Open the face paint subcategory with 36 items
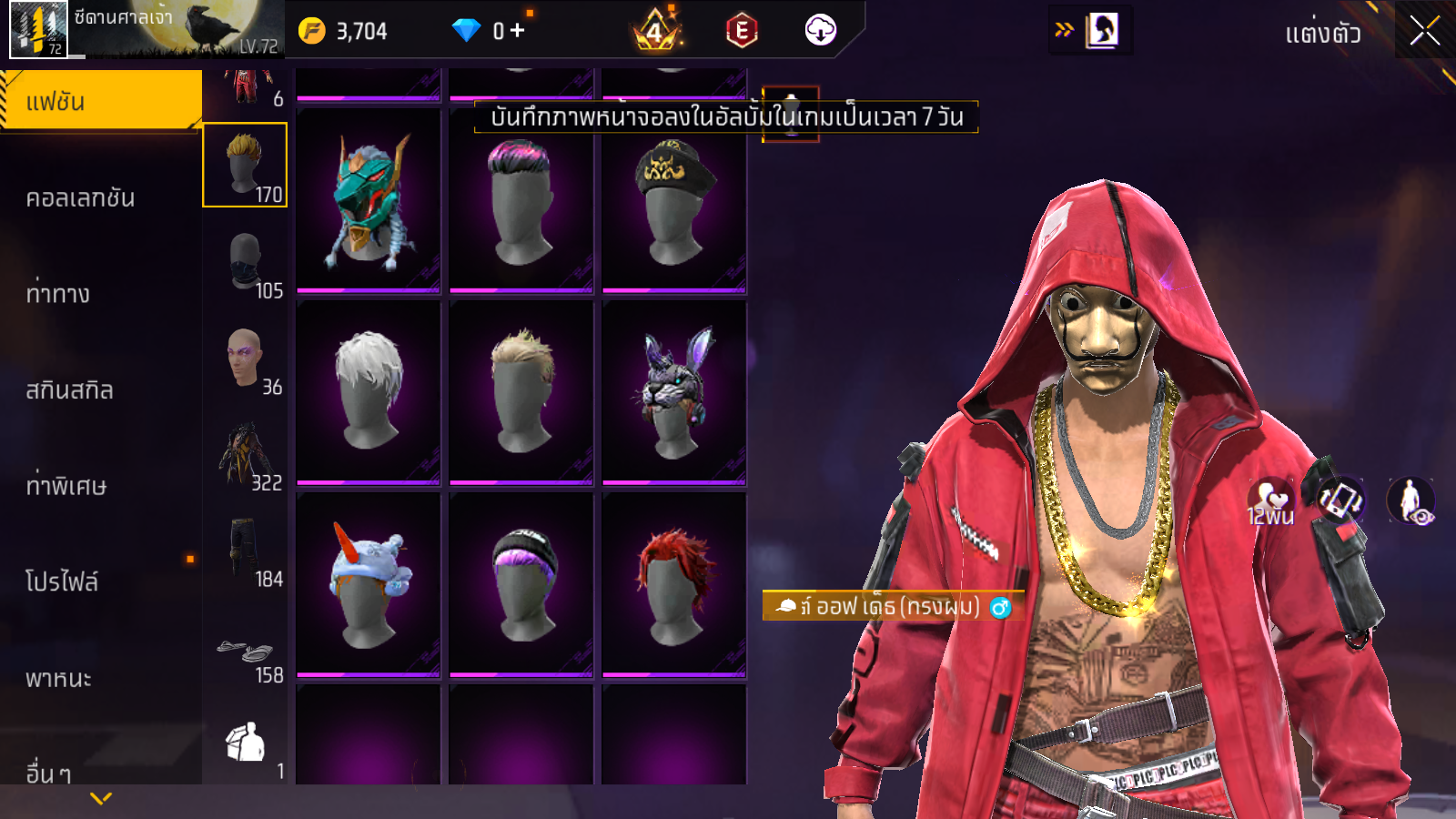Viewport: 1456px width, 819px height. pyautogui.click(x=245, y=359)
